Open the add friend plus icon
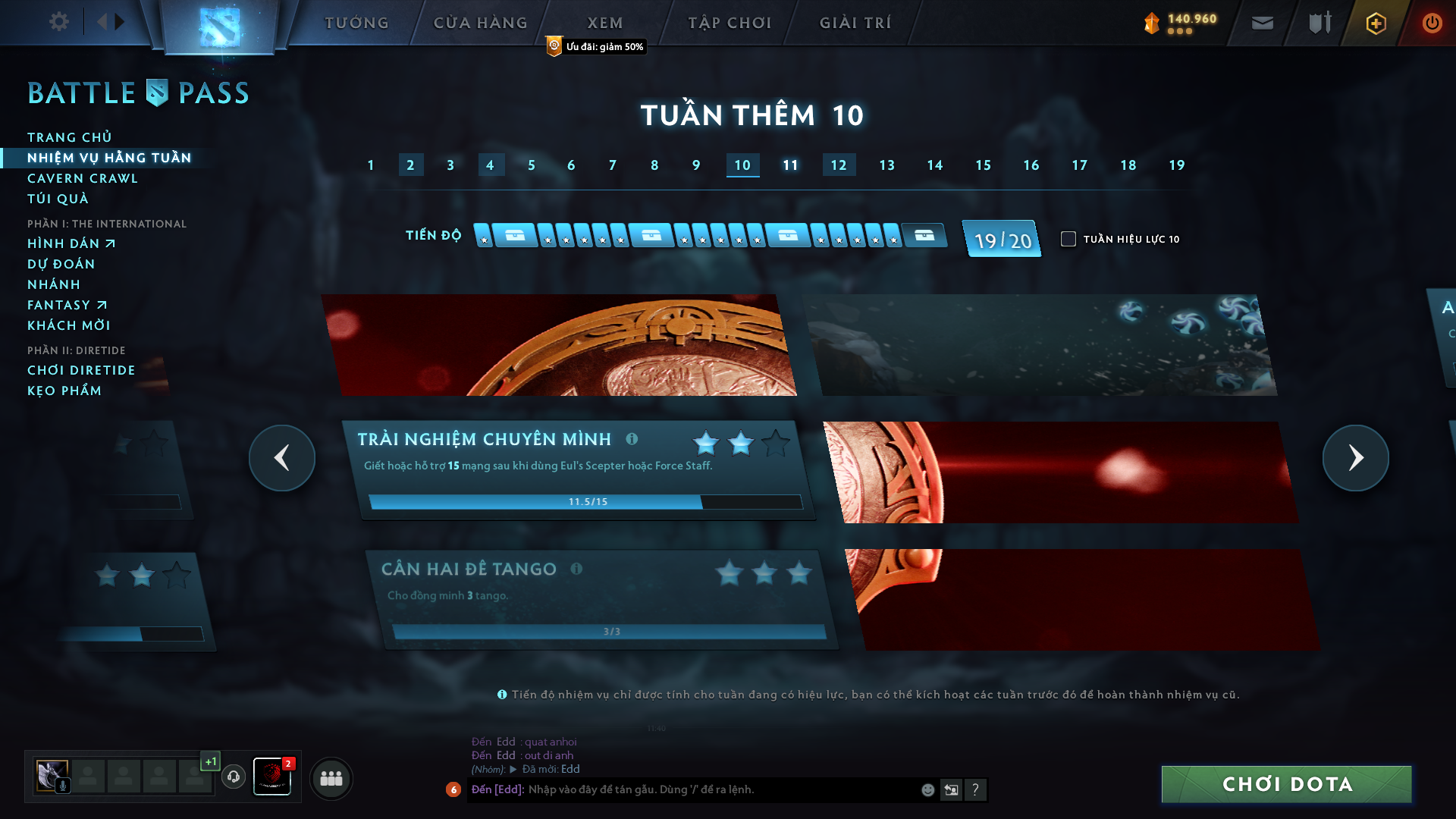 (1375, 23)
